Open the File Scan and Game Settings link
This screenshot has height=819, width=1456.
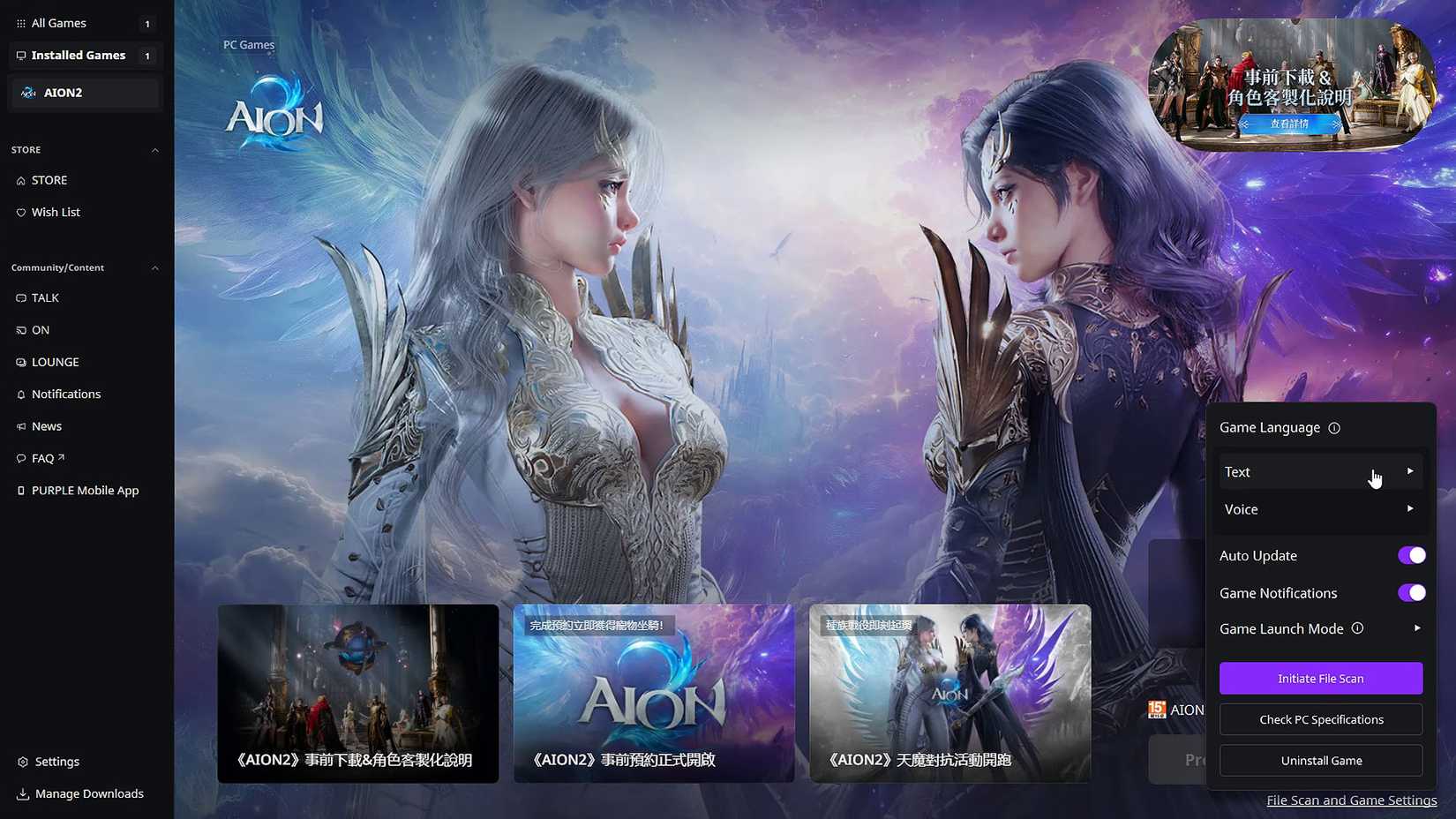(x=1351, y=800)
